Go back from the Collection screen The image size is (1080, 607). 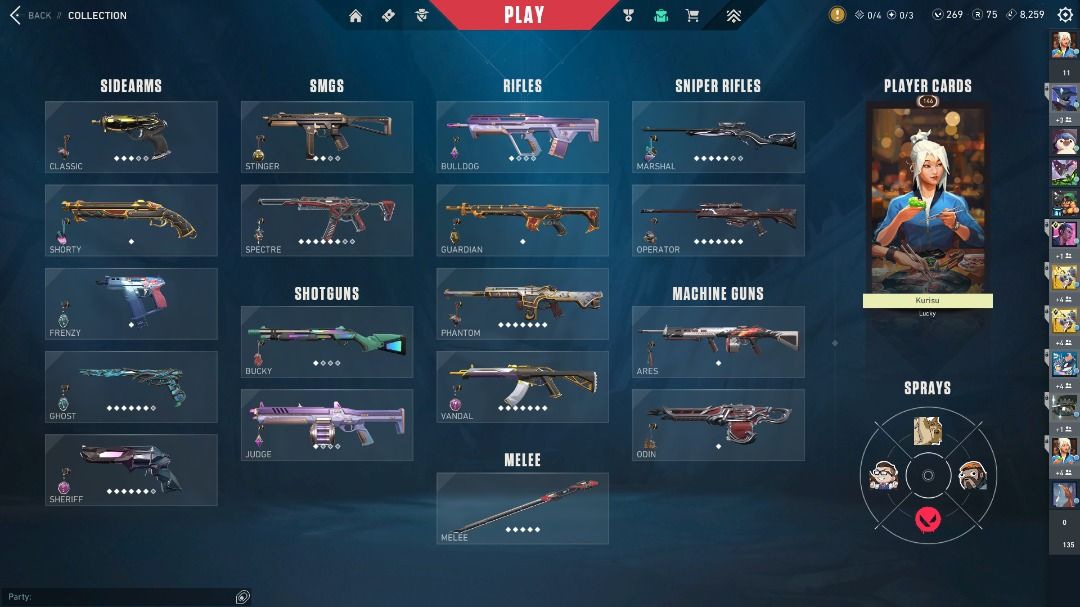[30, 15]
